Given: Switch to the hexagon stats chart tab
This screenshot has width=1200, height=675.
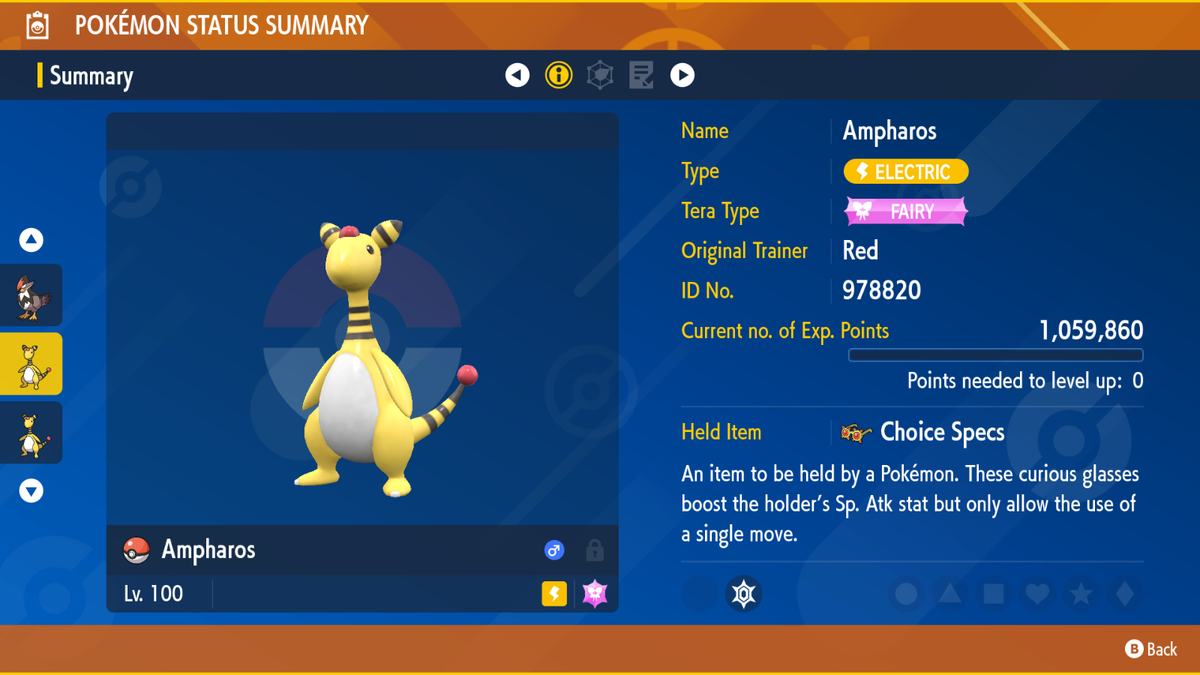Looking at the screenshot, I should [600, 75].
